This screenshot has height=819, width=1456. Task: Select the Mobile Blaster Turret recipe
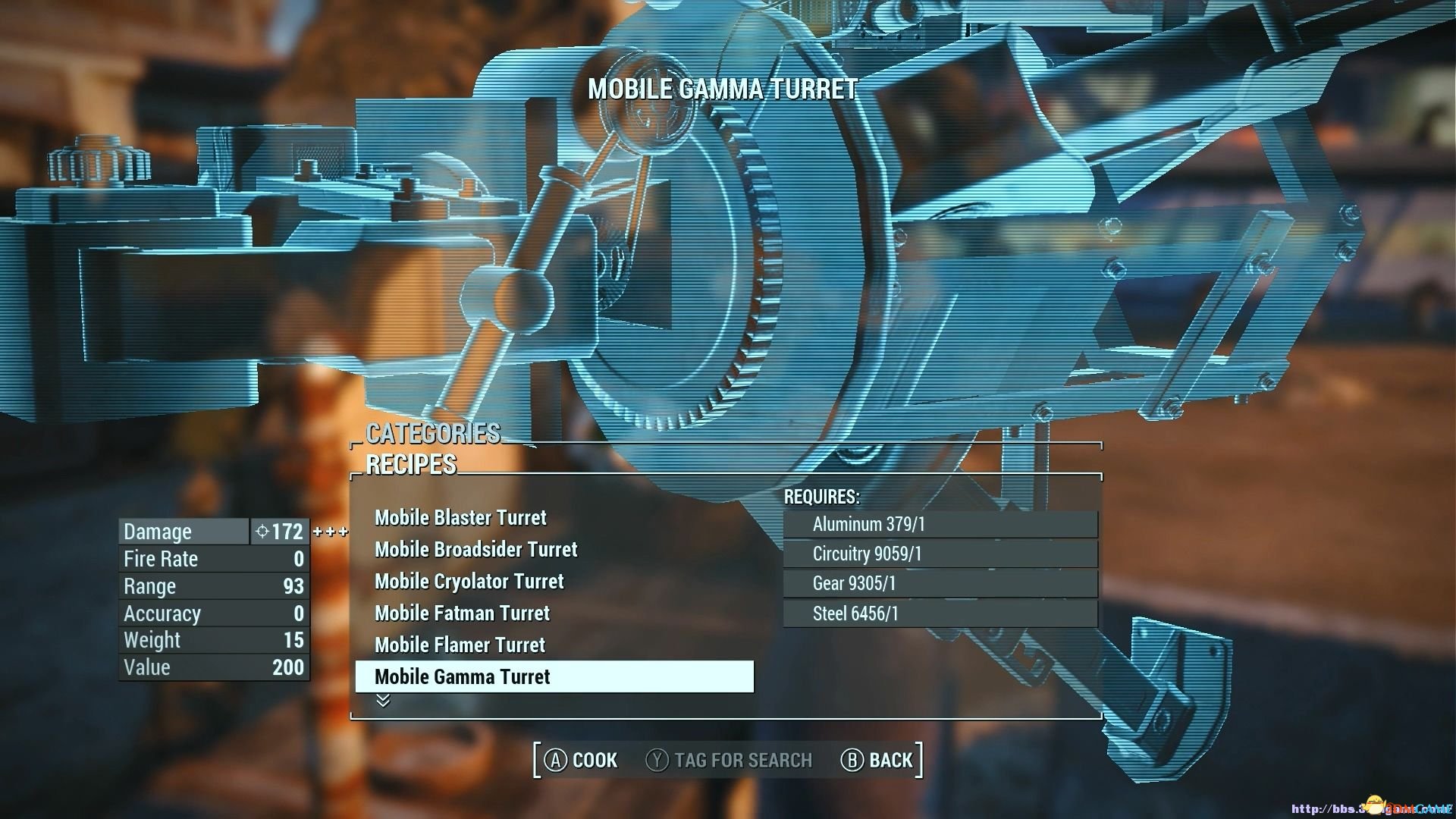coord(460,518)
